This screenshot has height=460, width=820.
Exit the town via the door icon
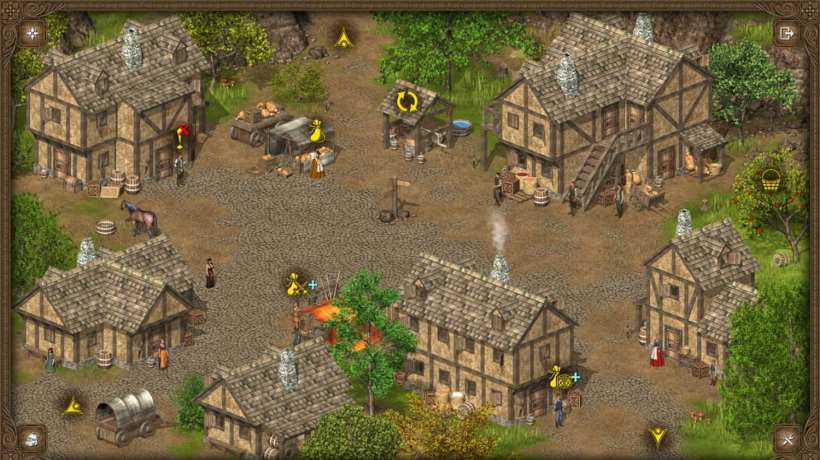click(x=787, y=33)
